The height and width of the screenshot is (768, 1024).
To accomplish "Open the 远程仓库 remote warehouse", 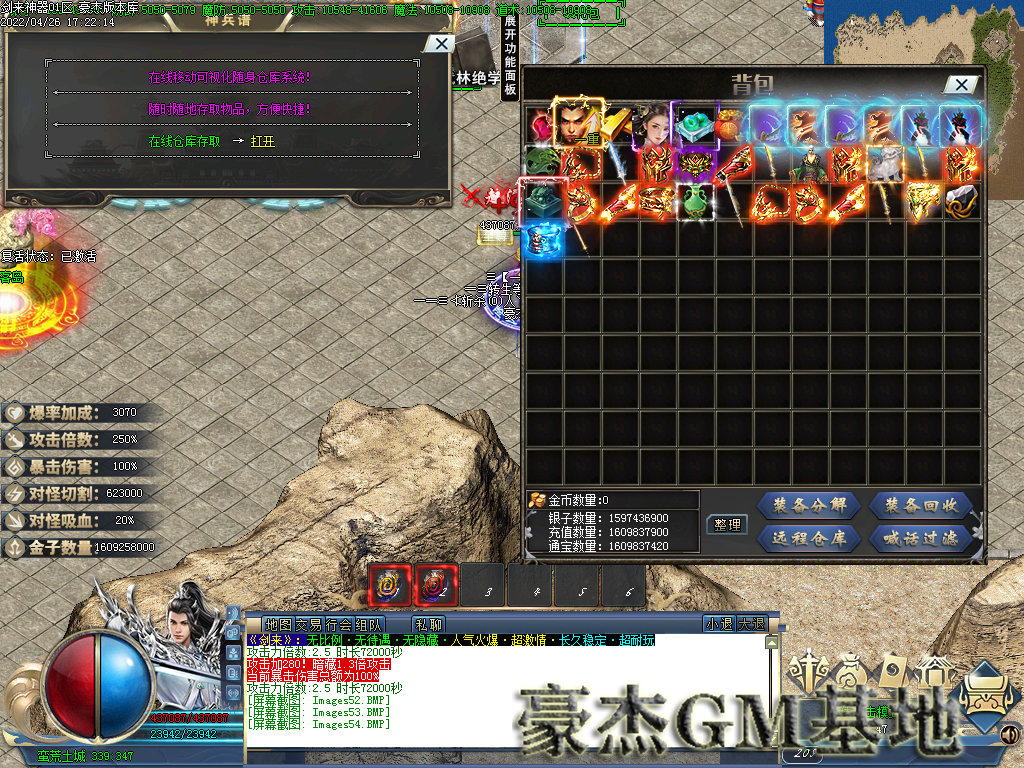I will (x=809, y=538).
